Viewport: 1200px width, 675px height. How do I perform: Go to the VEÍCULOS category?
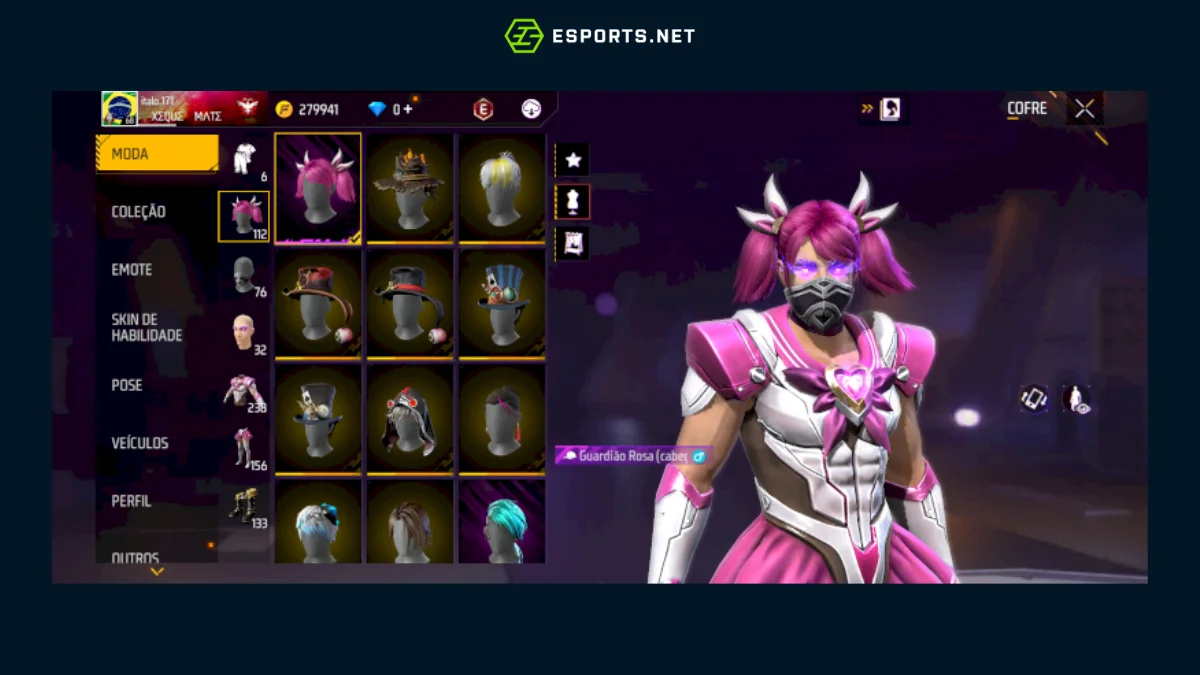140,443
